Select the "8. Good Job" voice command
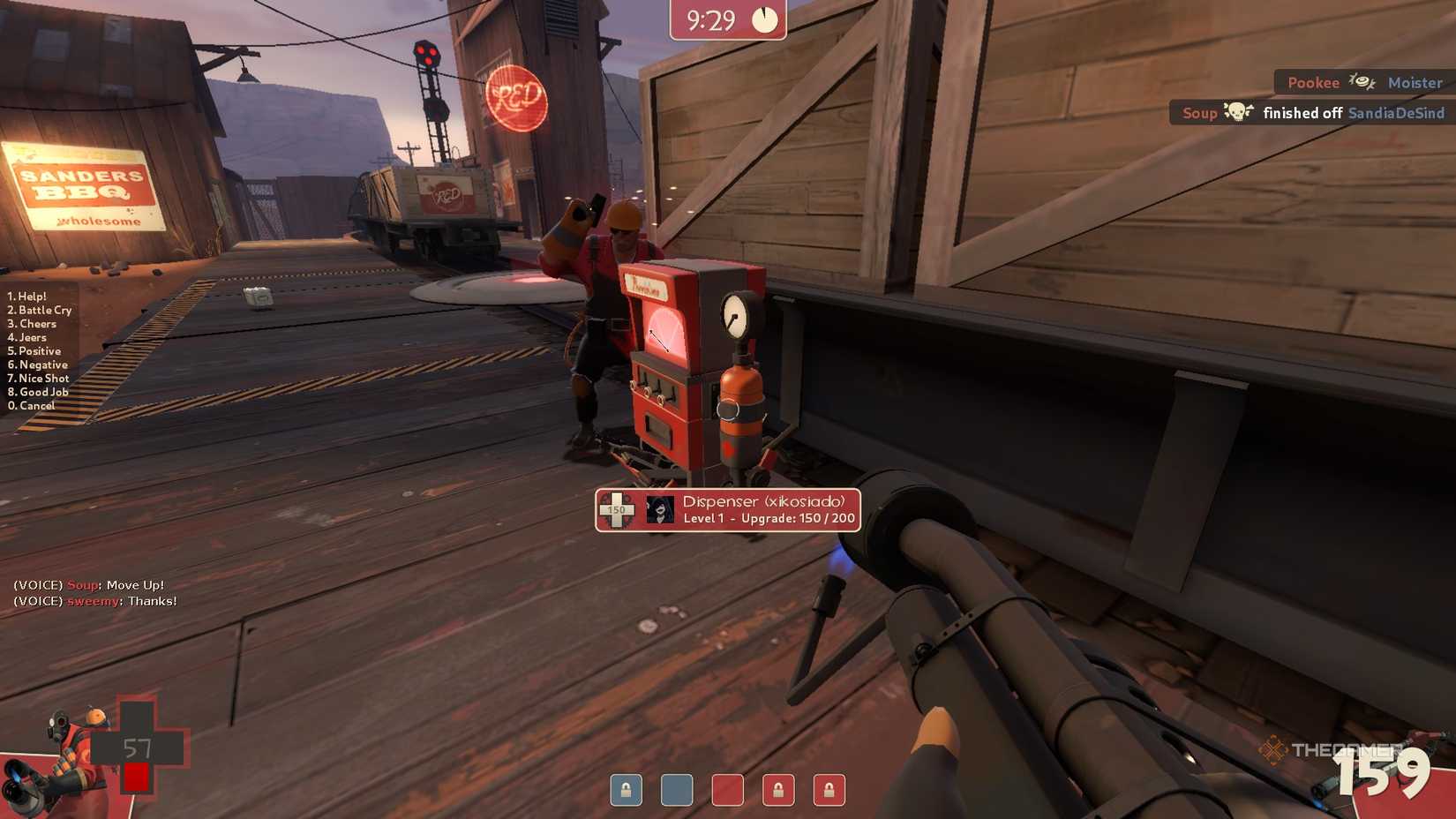This screenshot has height=819, width=1456. pos(38,391)
